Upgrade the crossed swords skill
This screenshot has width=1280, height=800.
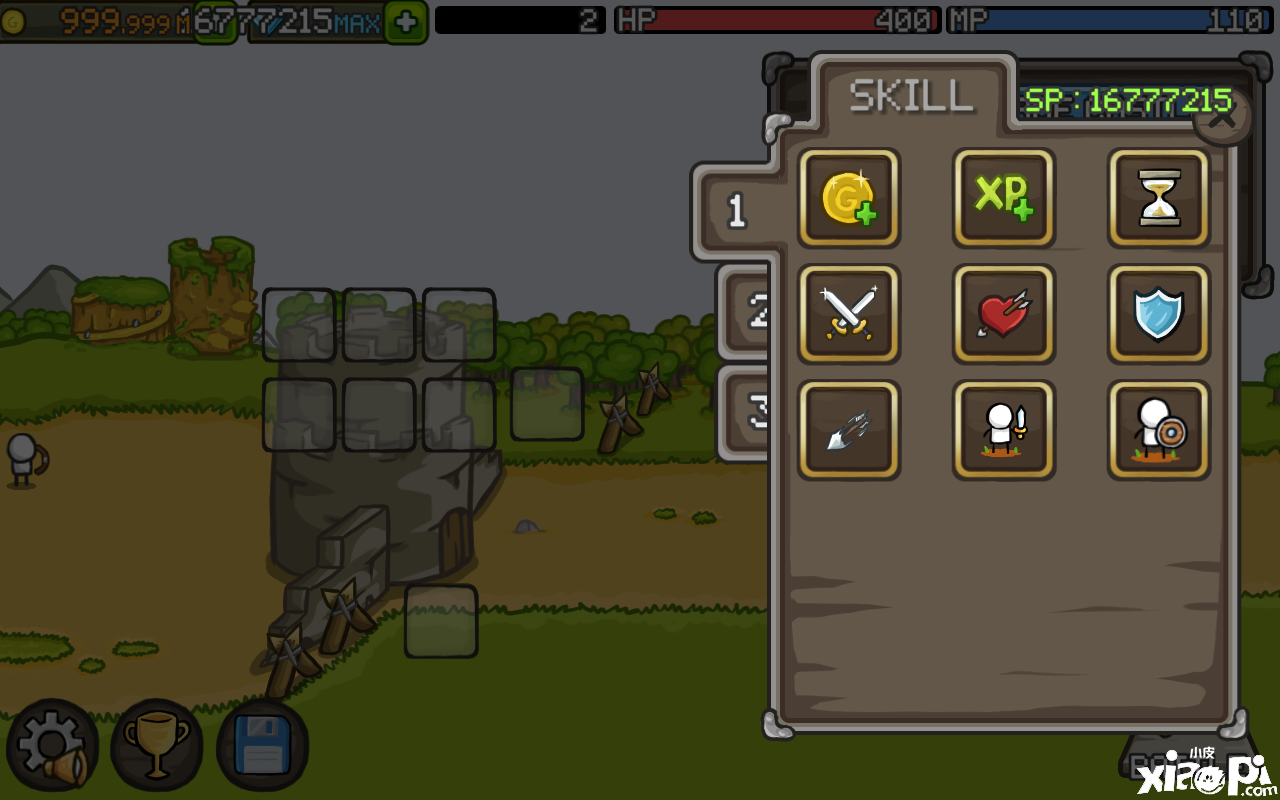click(849, 314)
